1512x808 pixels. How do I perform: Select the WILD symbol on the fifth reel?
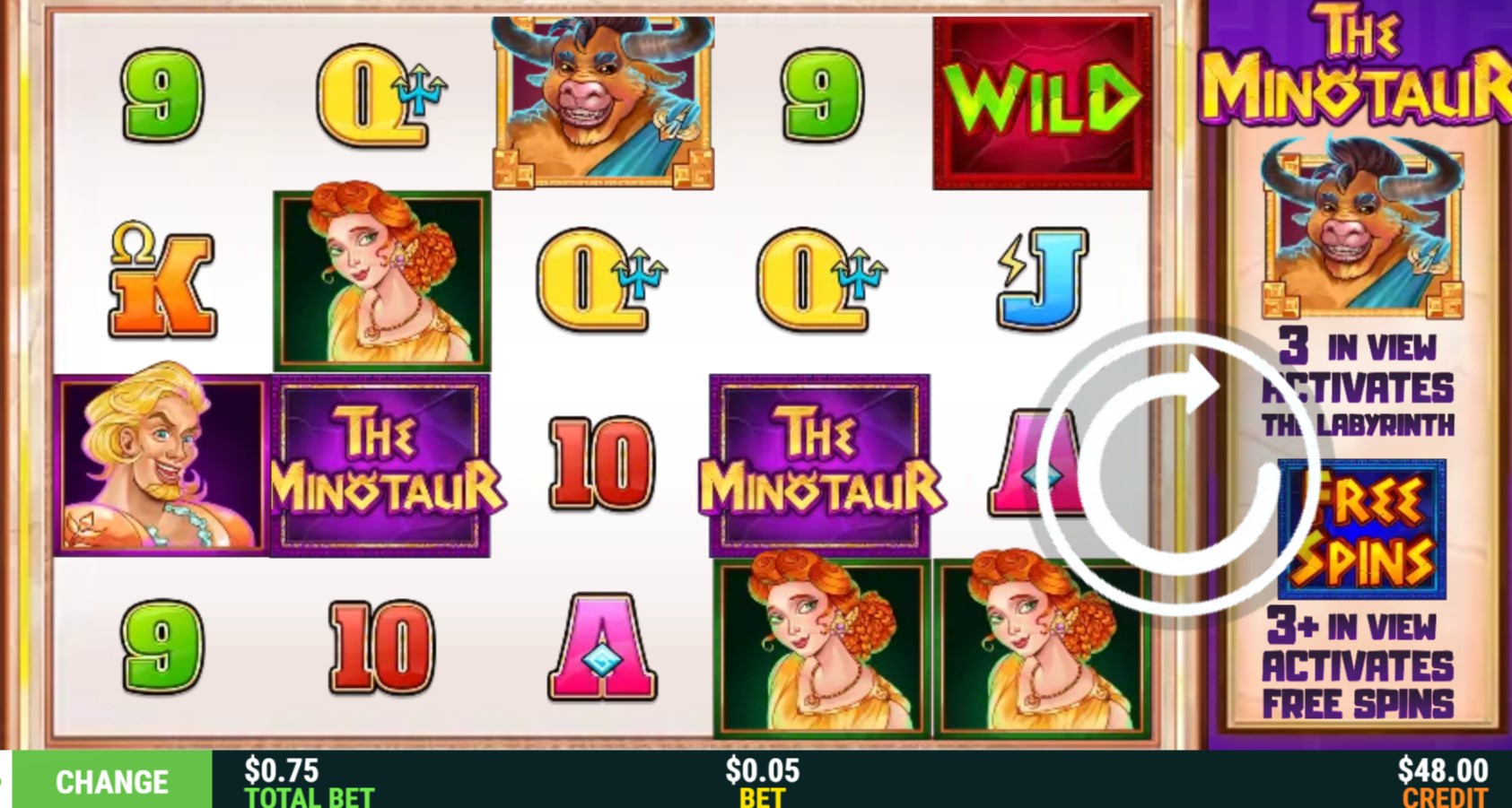pyautogui.click(x=1041, y=99)
